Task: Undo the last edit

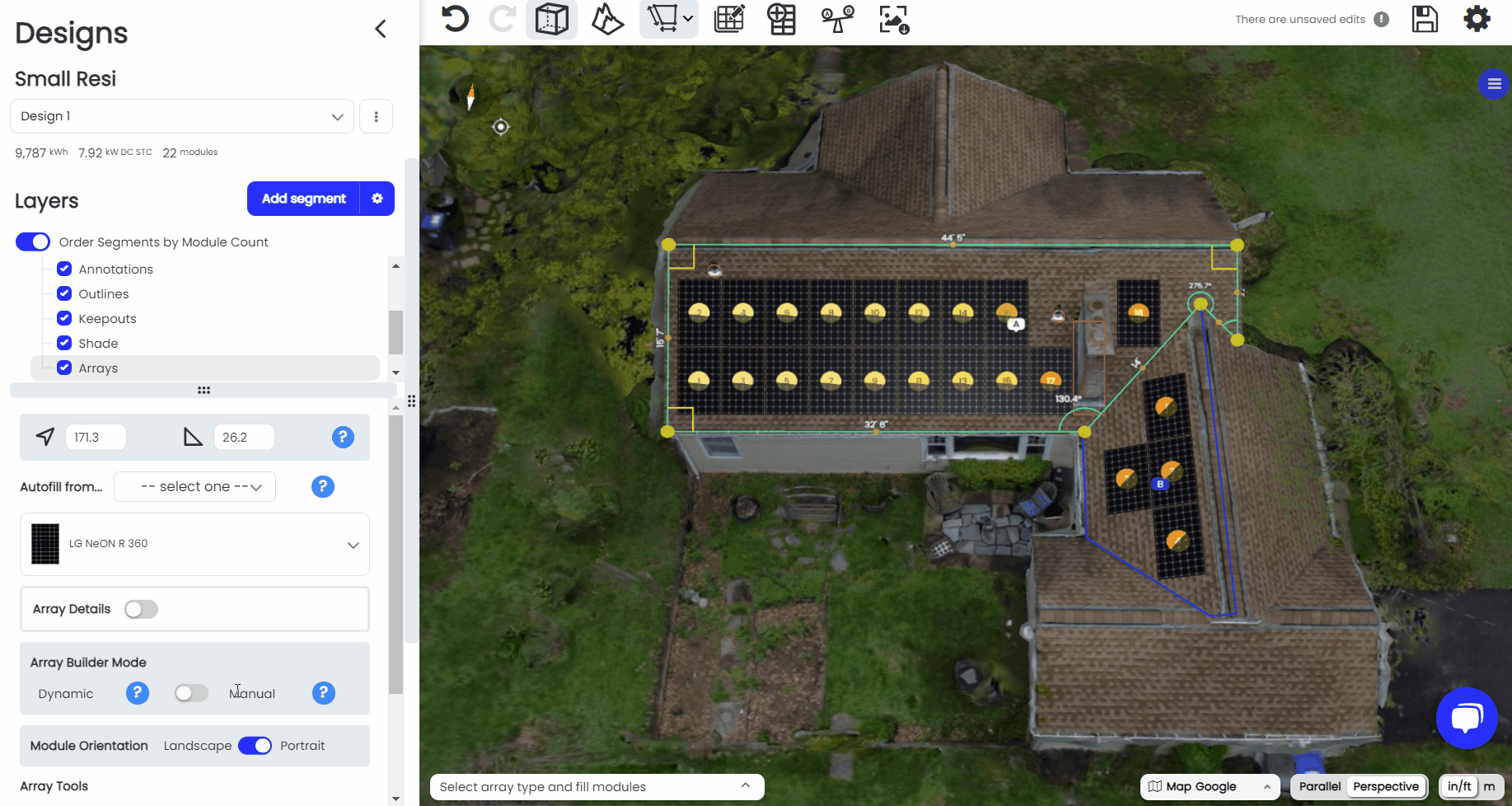Action: (x=455, y=18)
